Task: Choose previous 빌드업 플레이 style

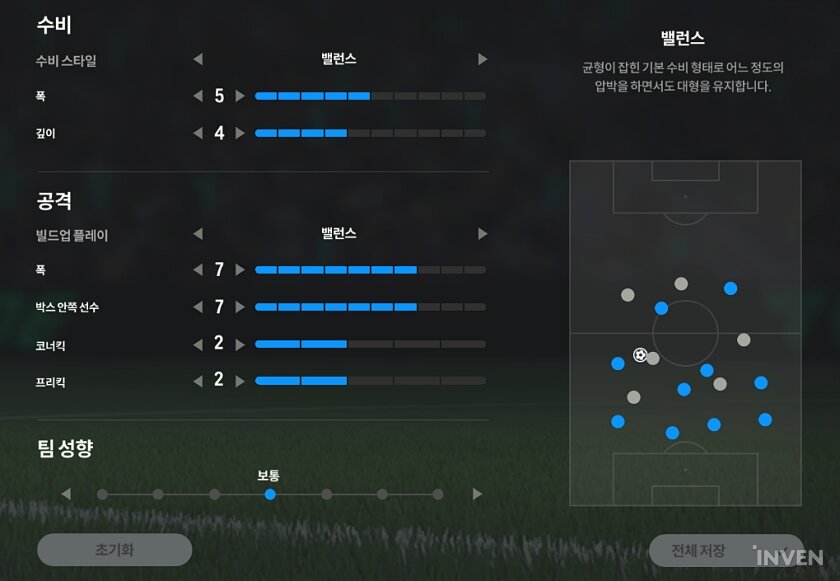Action: click(x=198, y=234)
